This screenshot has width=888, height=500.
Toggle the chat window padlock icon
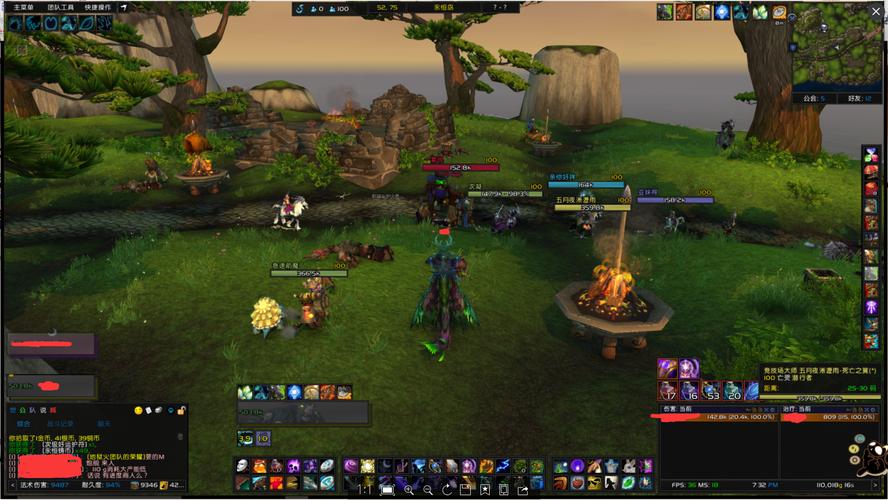point(182,410)
